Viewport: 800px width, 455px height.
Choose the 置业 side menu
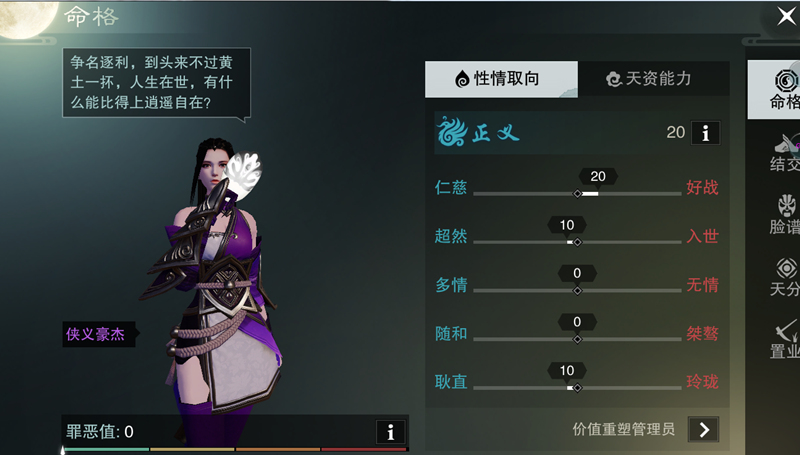tap(784, 339)
